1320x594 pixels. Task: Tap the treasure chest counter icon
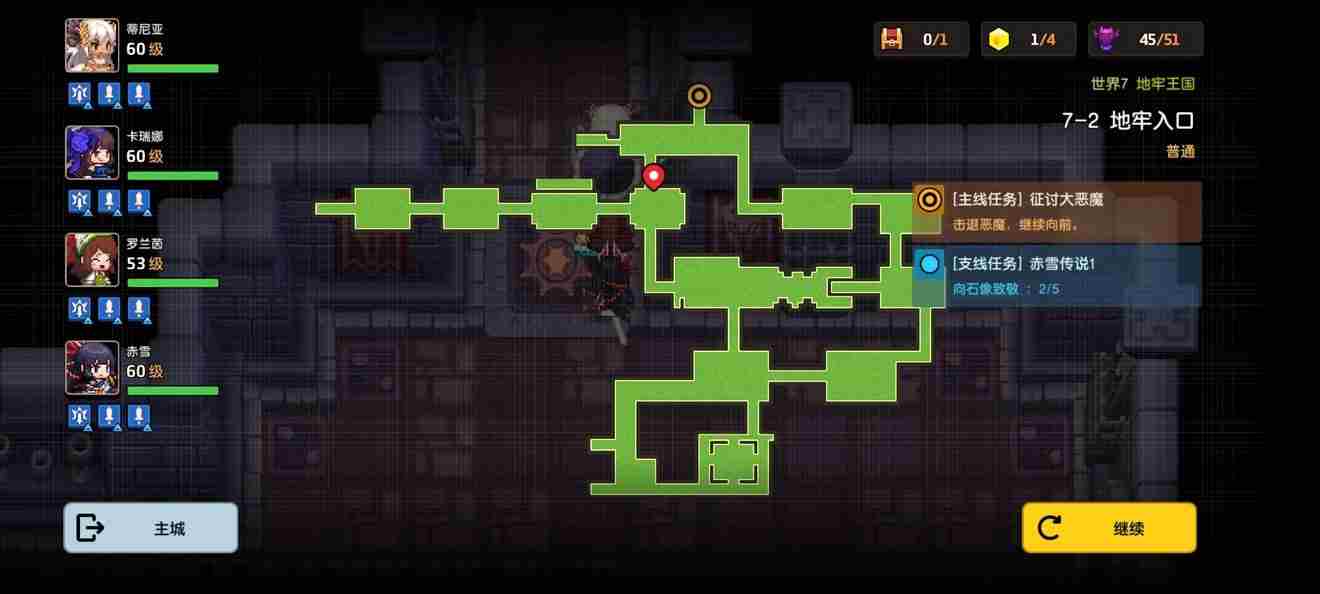891,39
